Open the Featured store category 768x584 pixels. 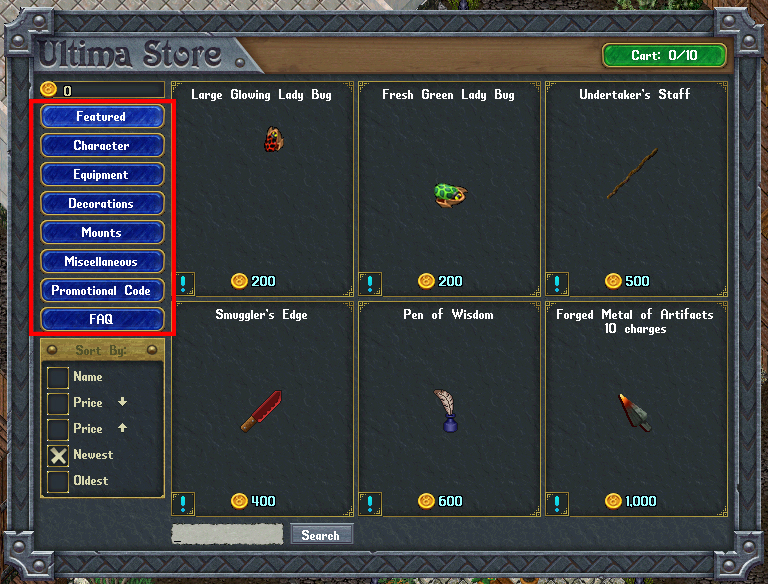click(x=102, y=117)
